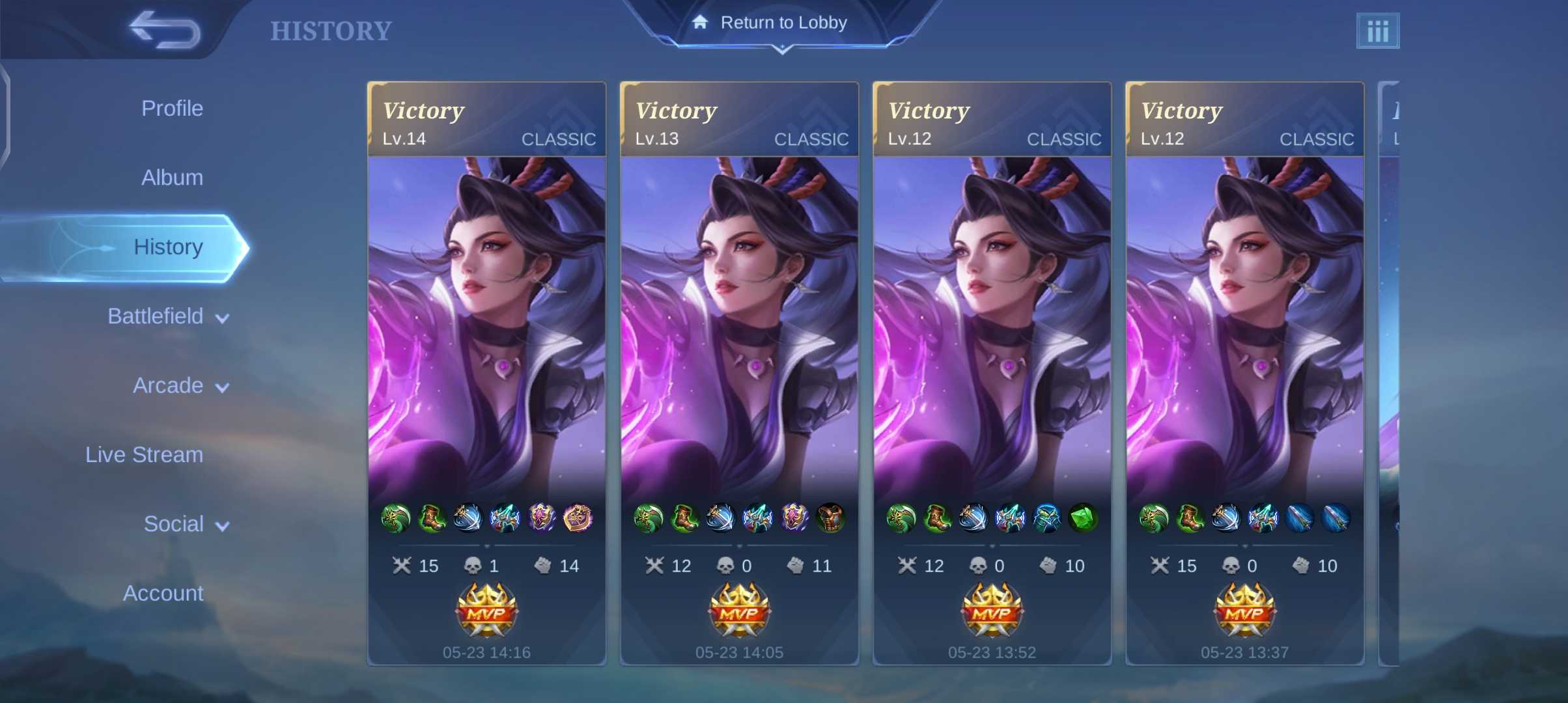
Task: View the Lv.13 Victory match card
Action: point(739,372)
